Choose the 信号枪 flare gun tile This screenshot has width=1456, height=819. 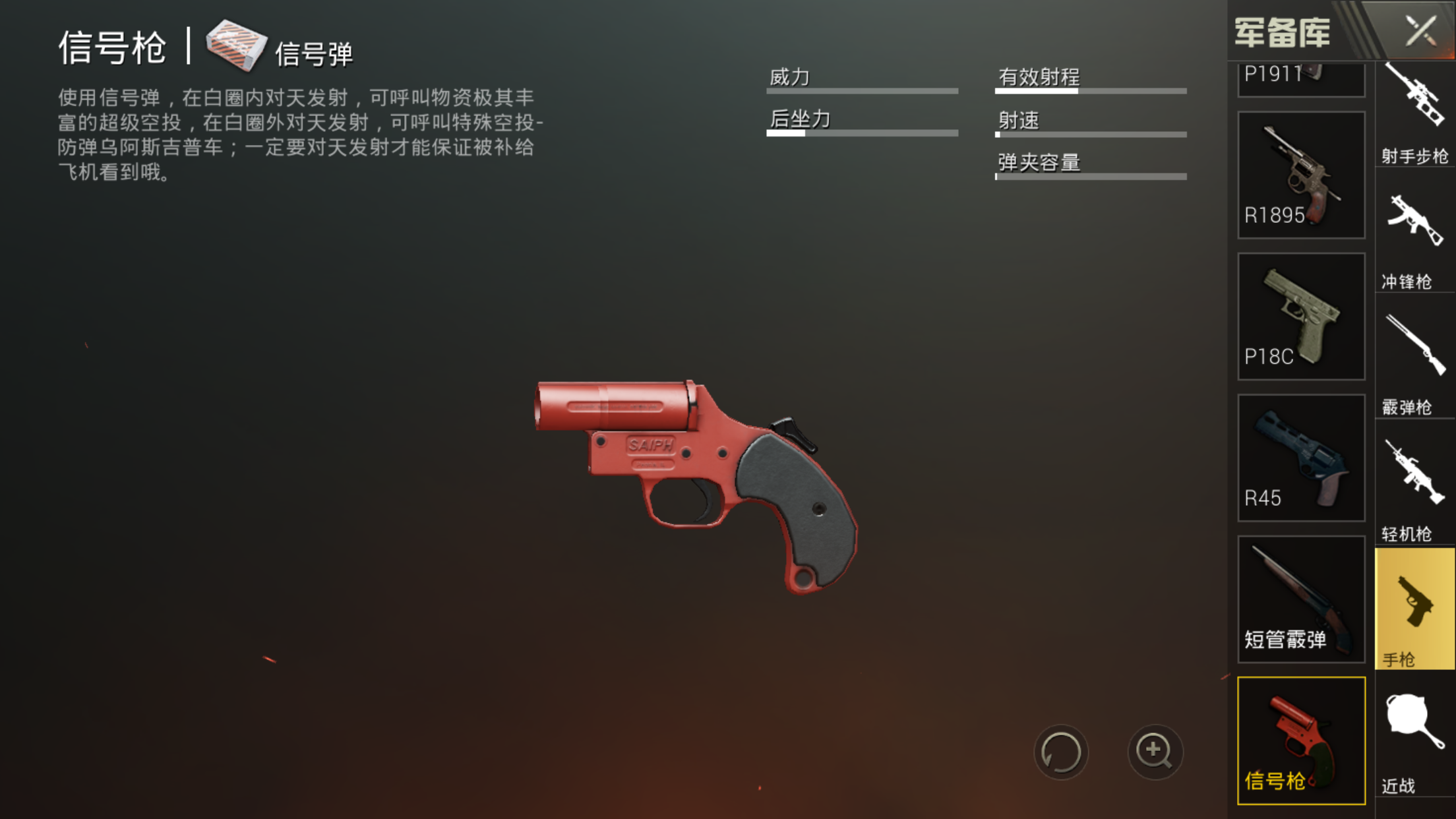pyautogui.click(x=1300, y=740)
